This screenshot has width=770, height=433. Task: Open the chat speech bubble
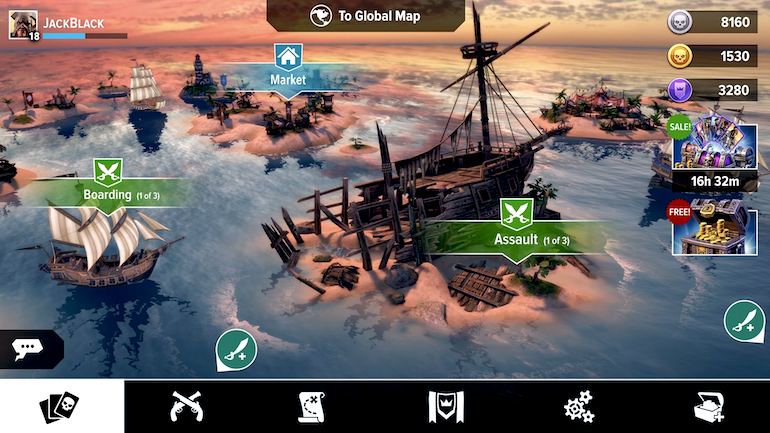click(27, 349)
